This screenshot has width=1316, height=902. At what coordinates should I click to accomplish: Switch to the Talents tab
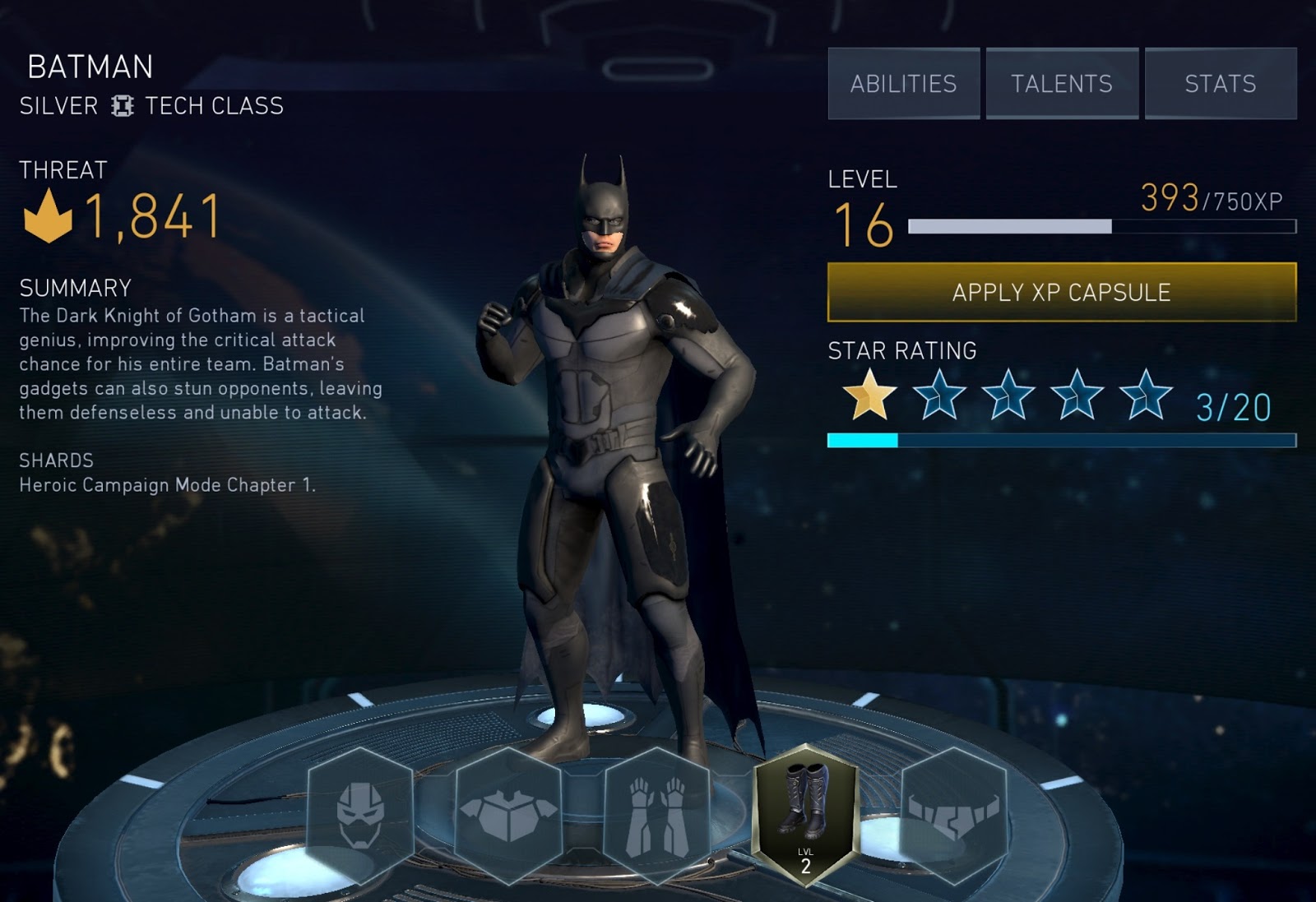click(1062, 84)
